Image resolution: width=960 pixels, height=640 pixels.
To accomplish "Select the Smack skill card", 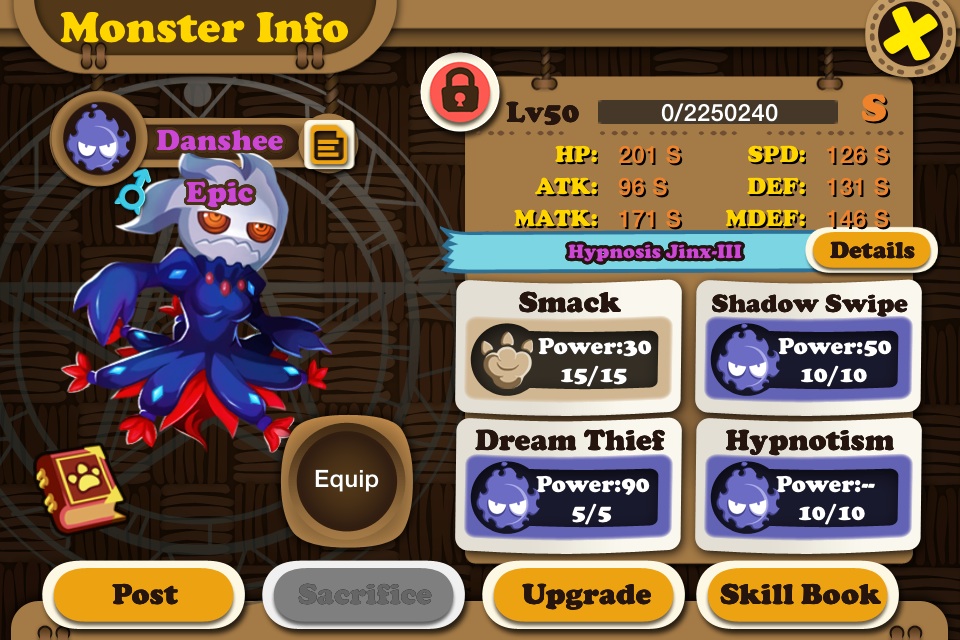I will (x=568, y=346).
